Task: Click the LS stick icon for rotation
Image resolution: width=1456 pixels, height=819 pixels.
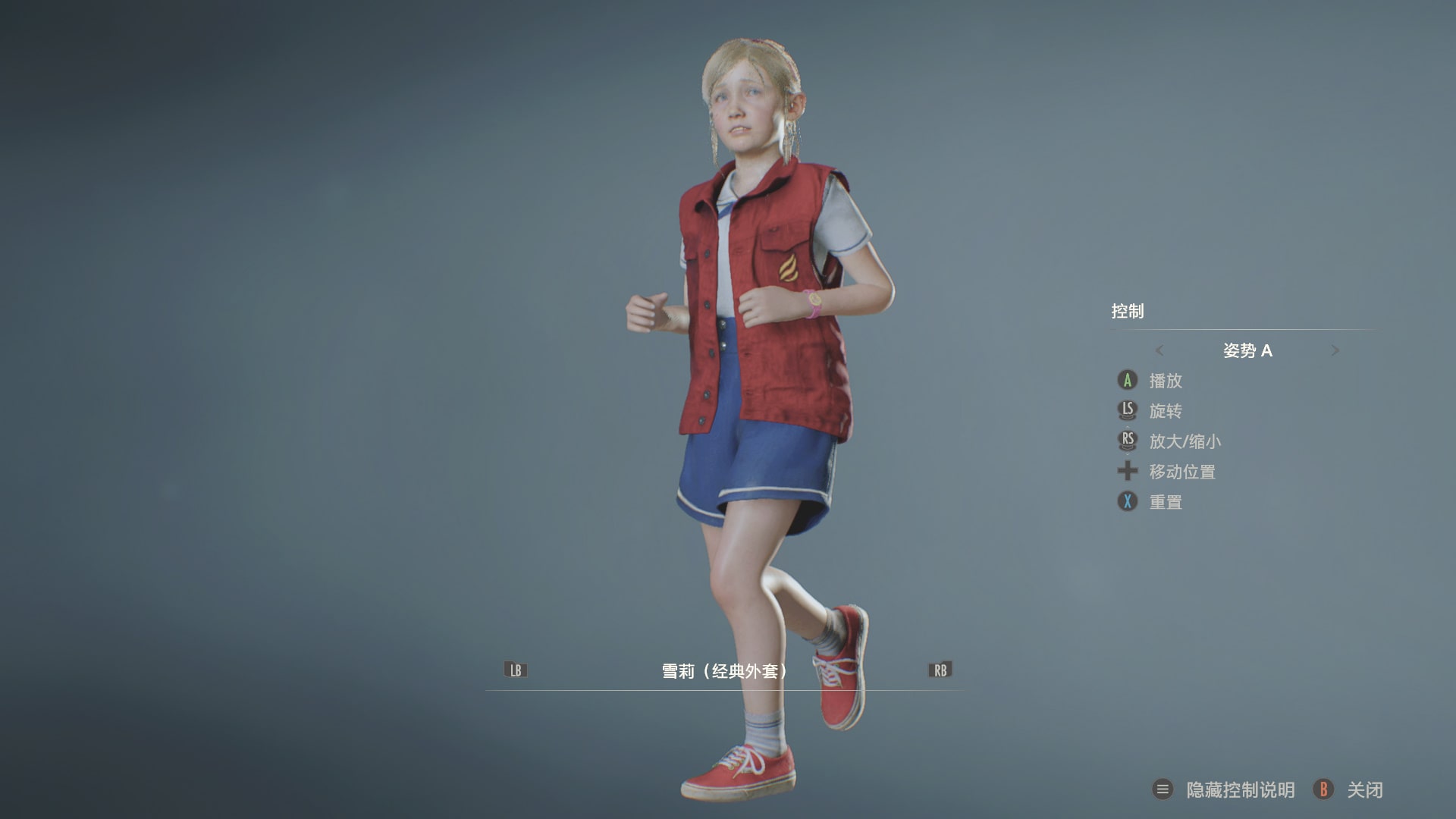Action: (x=1128, y=411)
